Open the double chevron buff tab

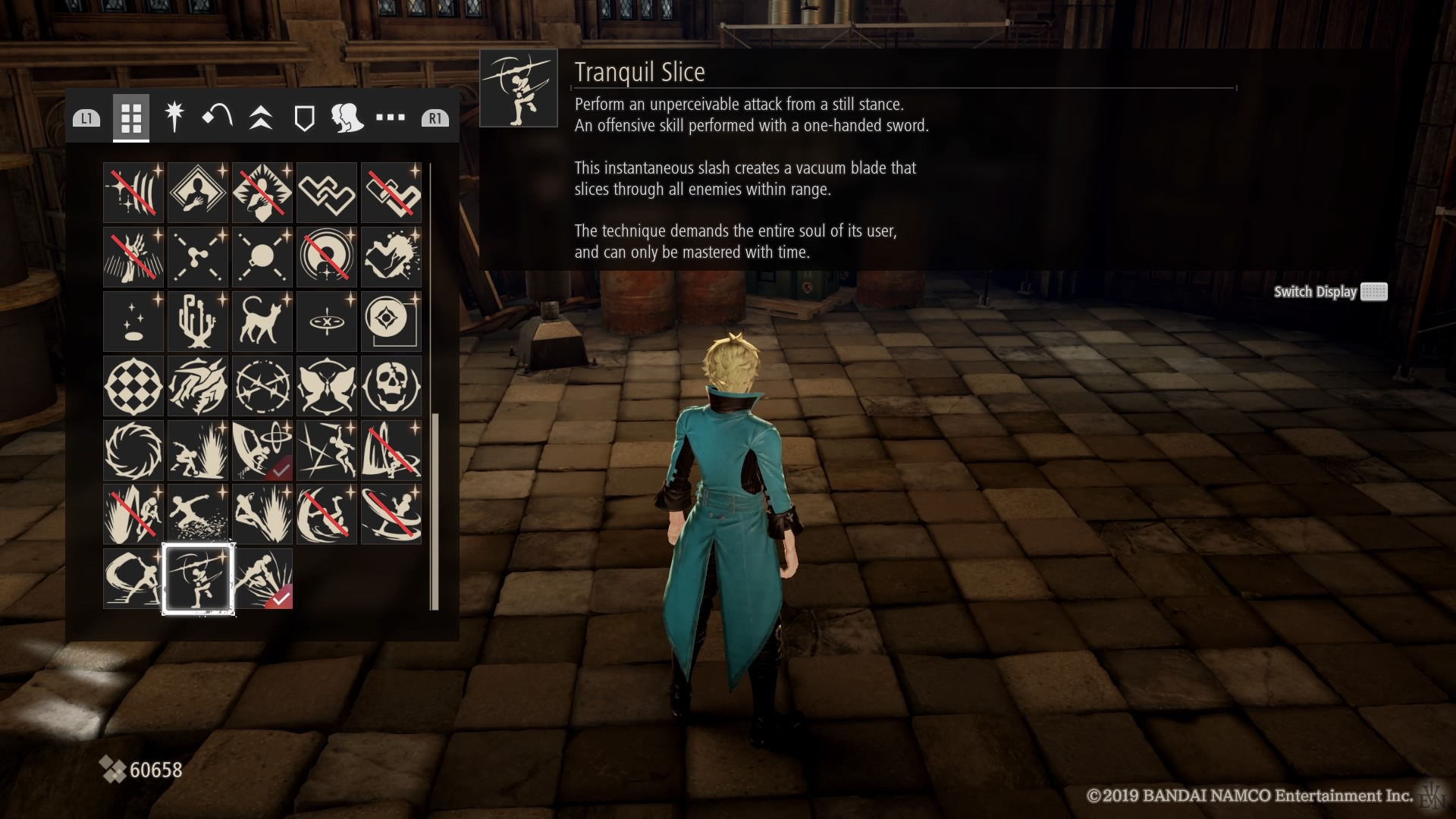[x=261, y=118]
